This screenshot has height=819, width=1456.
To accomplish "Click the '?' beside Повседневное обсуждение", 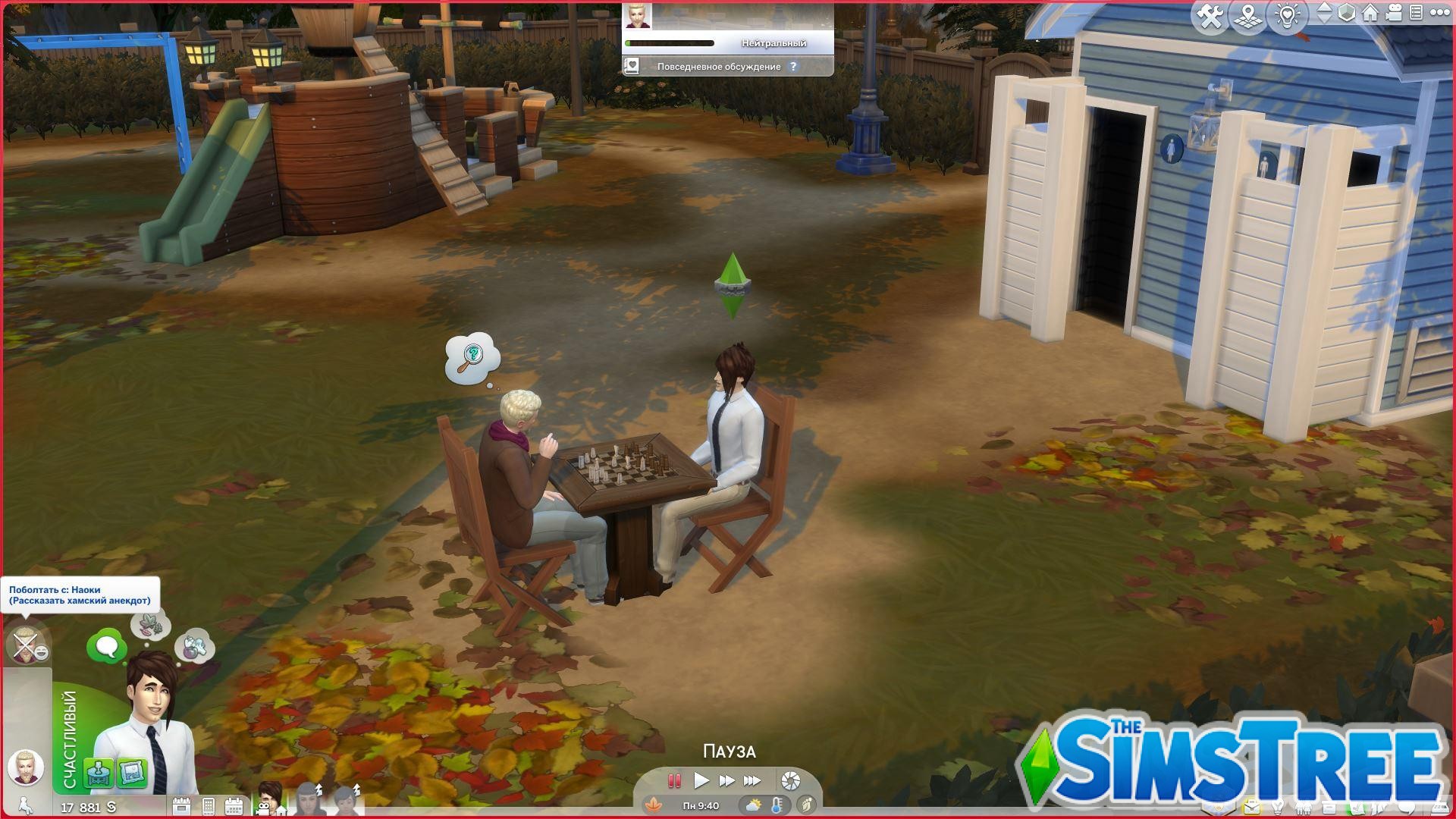I will tap(793, 67).
